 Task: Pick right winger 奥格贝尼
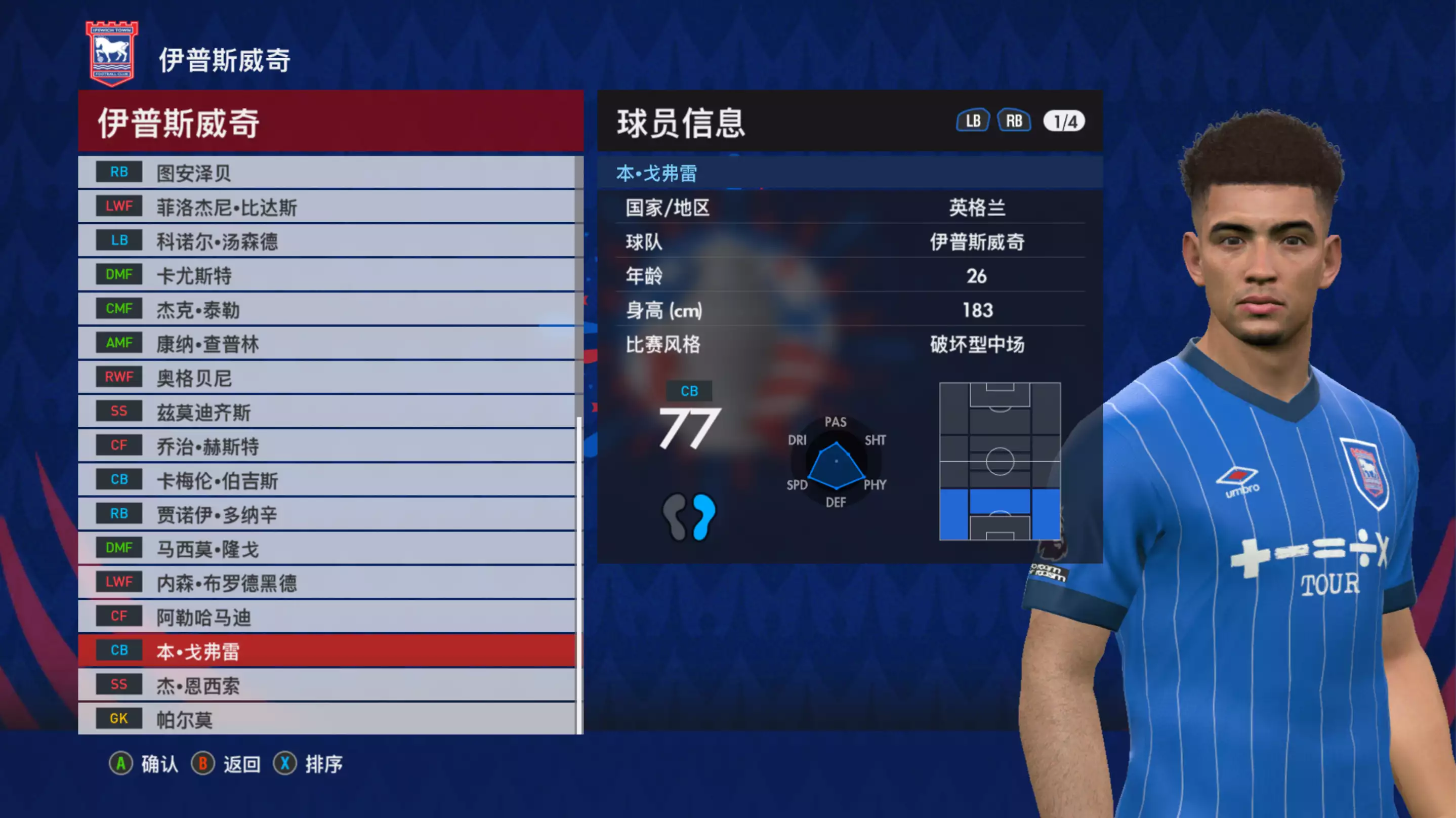[x=327, y=378]
